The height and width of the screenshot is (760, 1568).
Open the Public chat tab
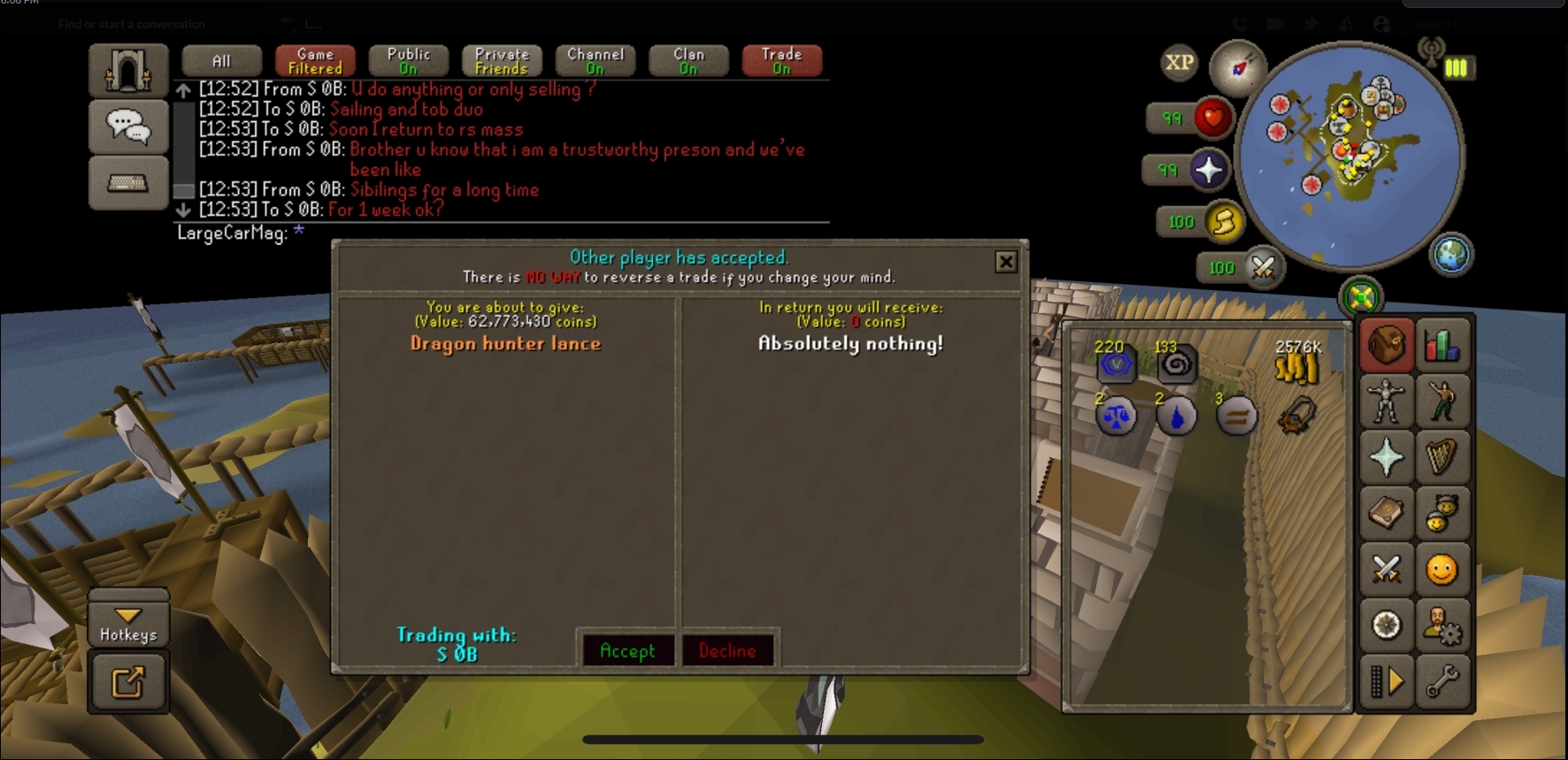point(408,61)
